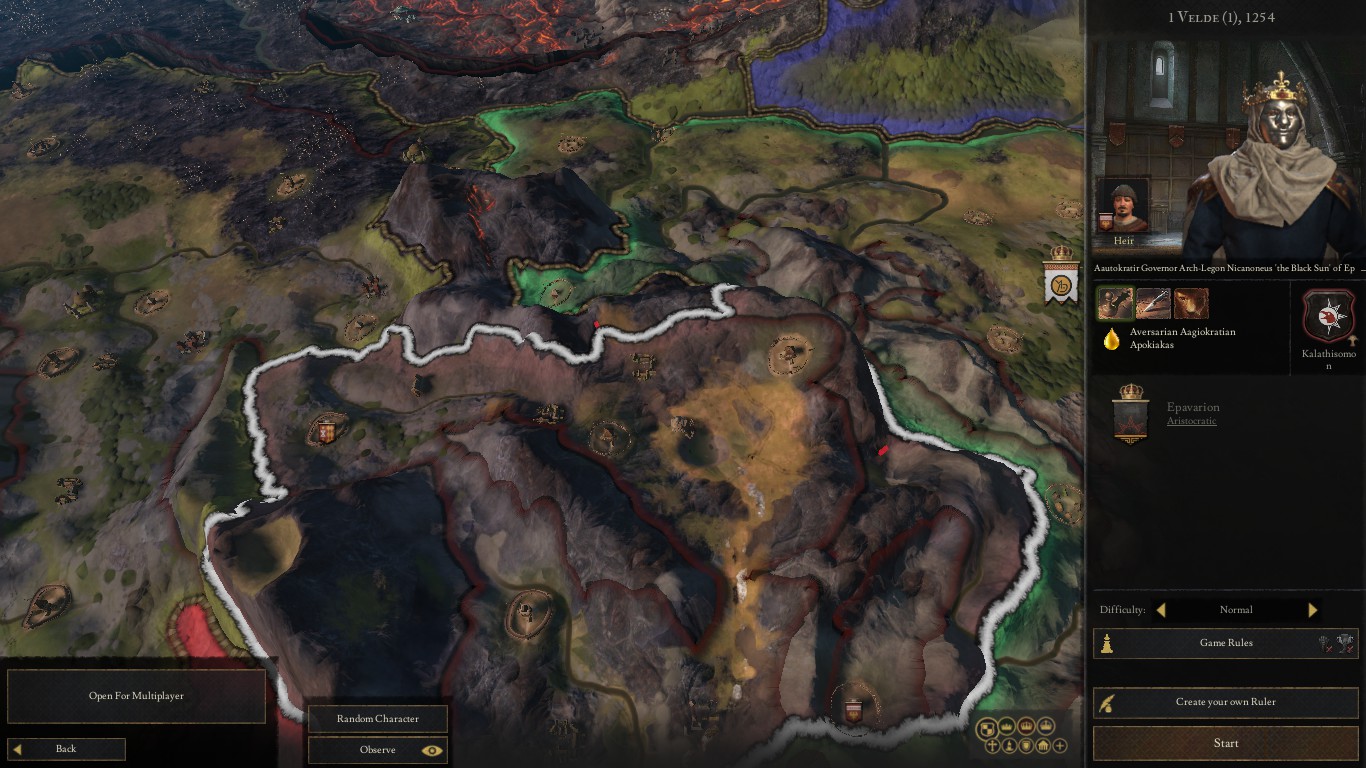
Task: Increase difficulty with the right arrow
Action: pos(1313,609)
